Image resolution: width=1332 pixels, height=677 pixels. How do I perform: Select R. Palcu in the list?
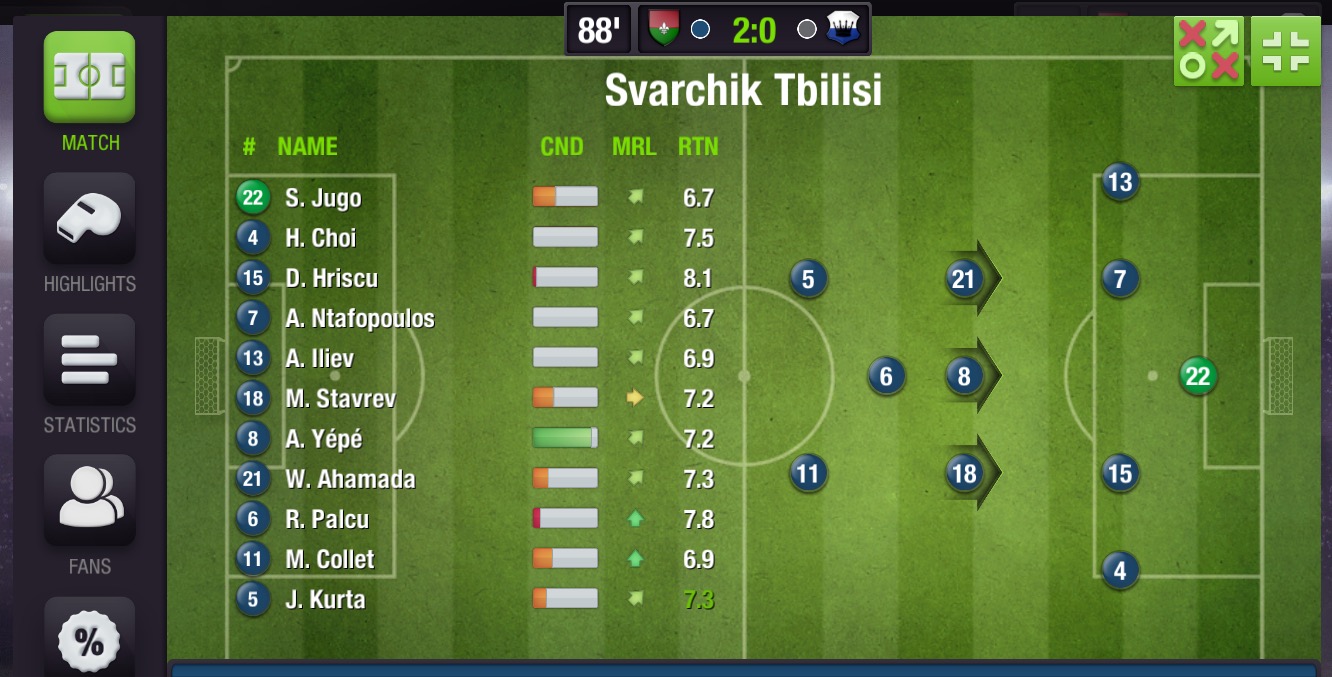click(x=327, y=520)
